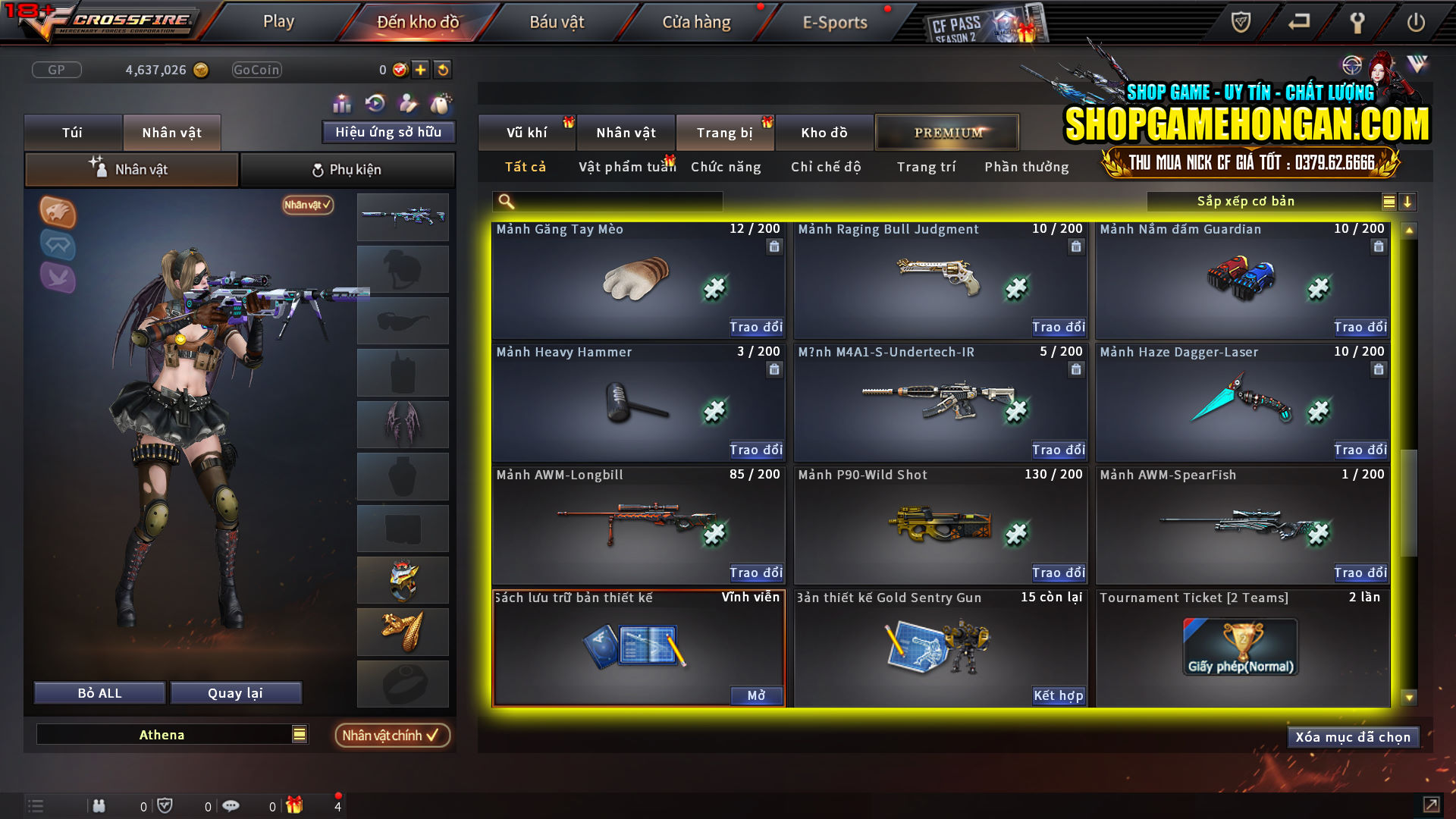1456x819 pixels.
Task: Click Mở on Sách lưu trữ bản thiết kế
Action: [x=755, y=695]
